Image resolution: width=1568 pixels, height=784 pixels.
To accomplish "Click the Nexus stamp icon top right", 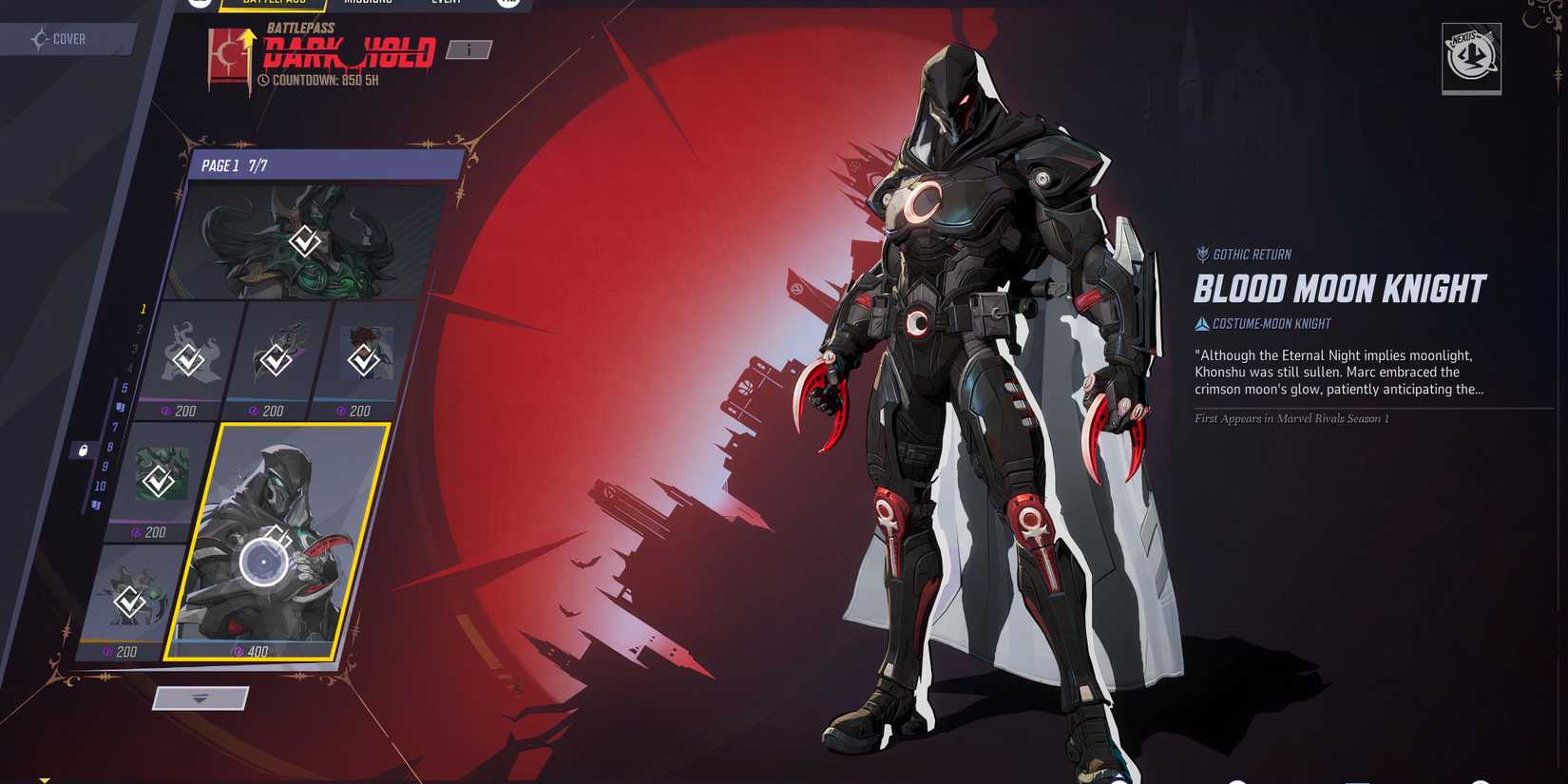I will point(1472,61).
